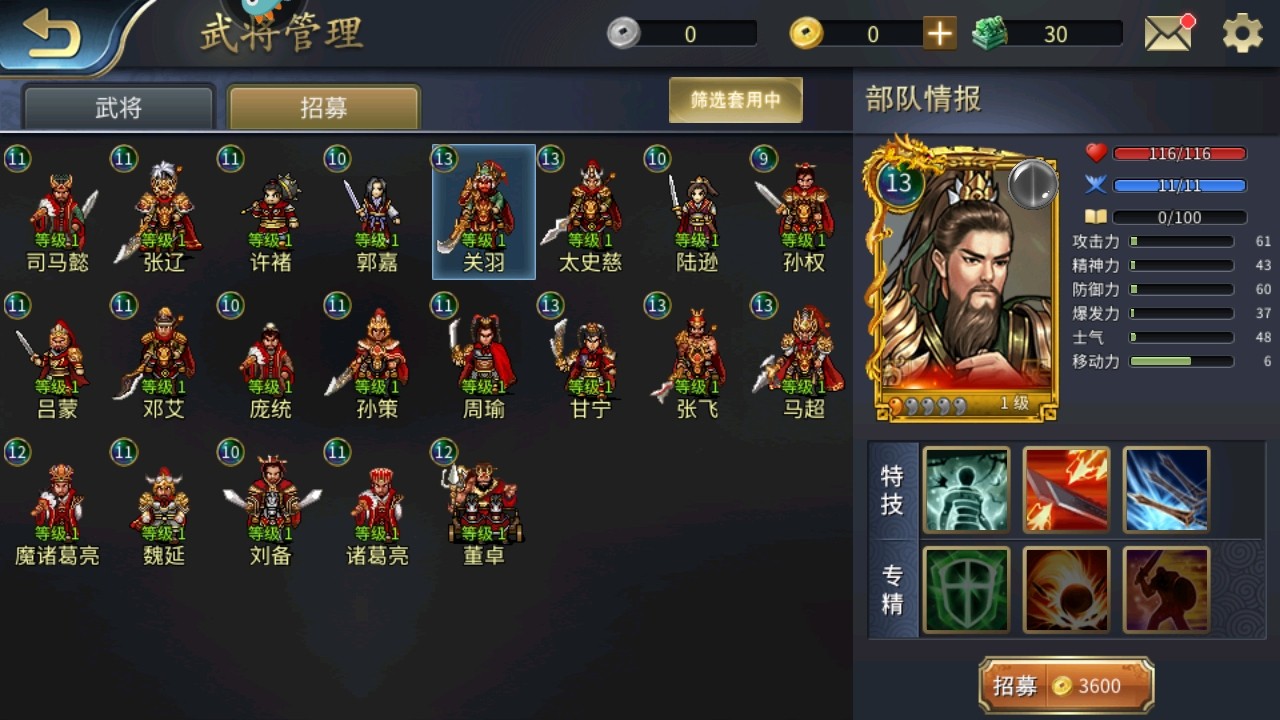Choose the 张辽 general card
This screenshot has width=1280, height=720.
click(x=162, y=212)
